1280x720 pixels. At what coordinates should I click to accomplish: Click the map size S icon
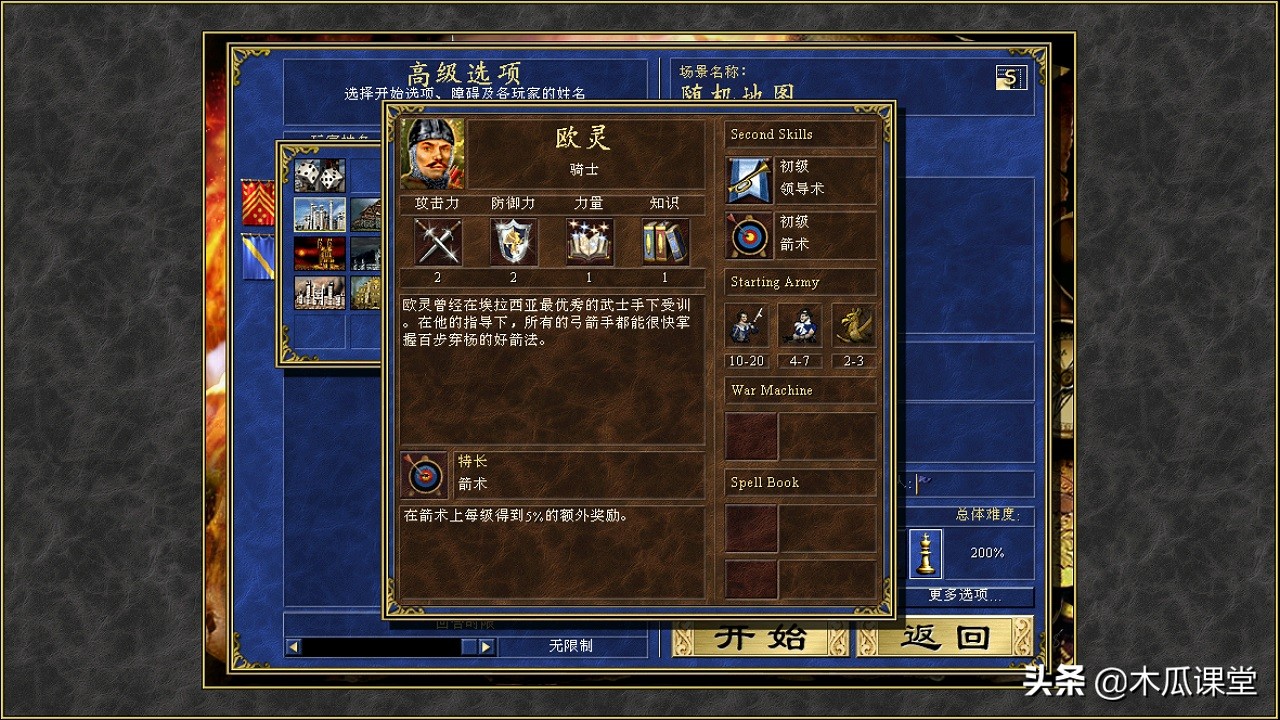tap(1011, 77)
